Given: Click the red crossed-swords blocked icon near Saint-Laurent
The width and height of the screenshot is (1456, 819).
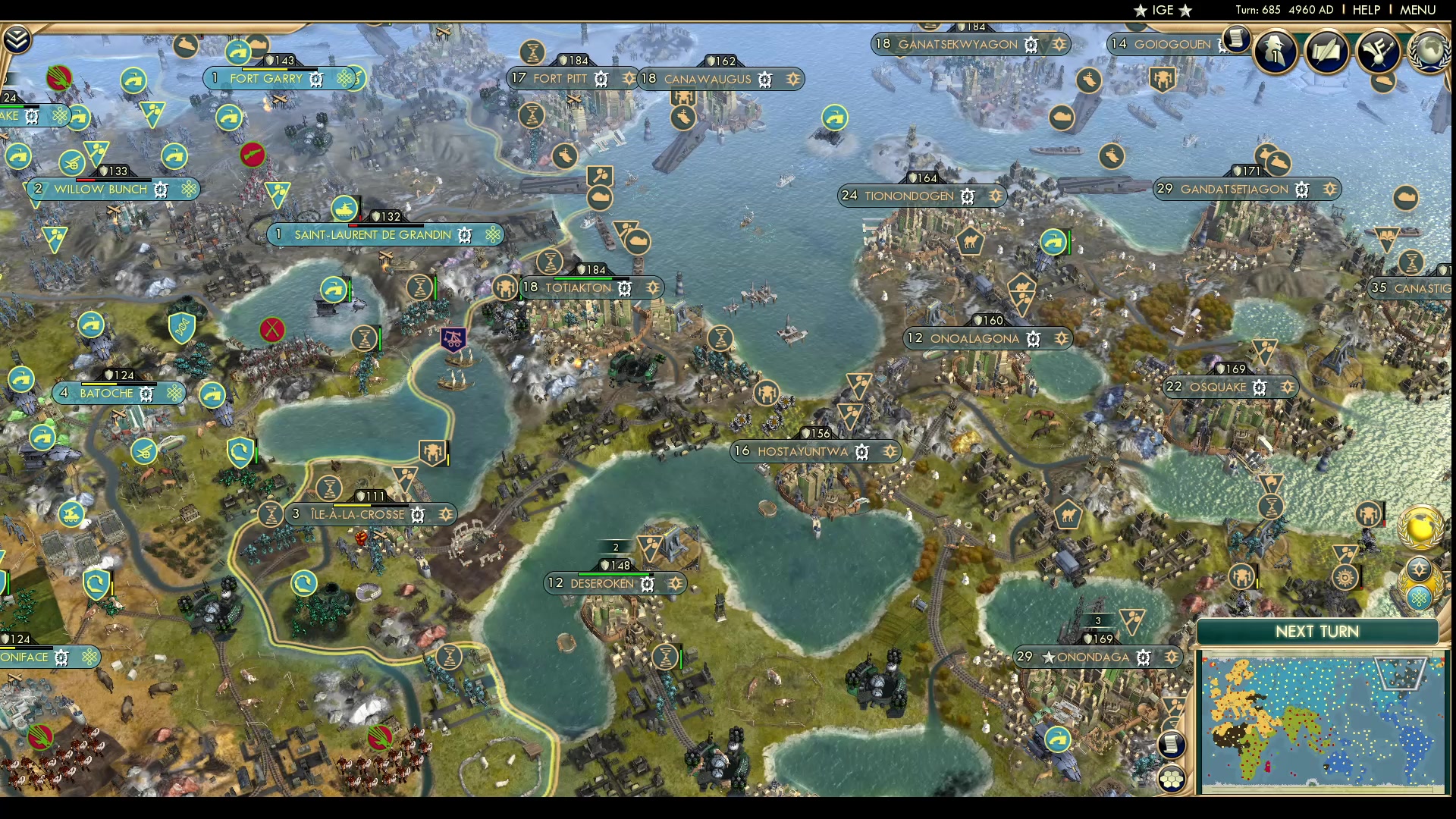Looking at the screenshot, I should (272, 329).
